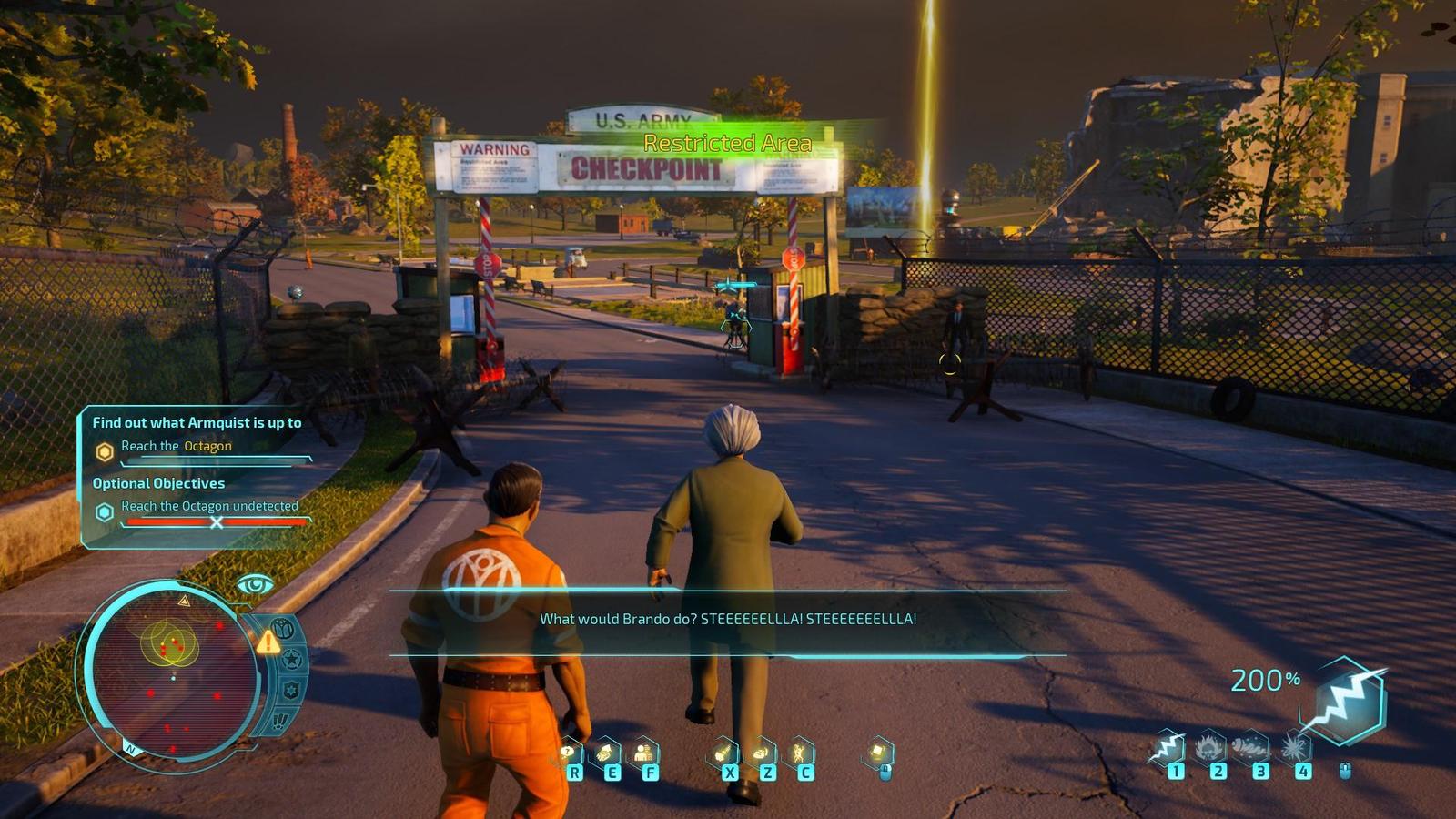This screenshot has width=1456, height=819.
Task: Select the swirling gust weapon slot
Action: coord(1252,749)
